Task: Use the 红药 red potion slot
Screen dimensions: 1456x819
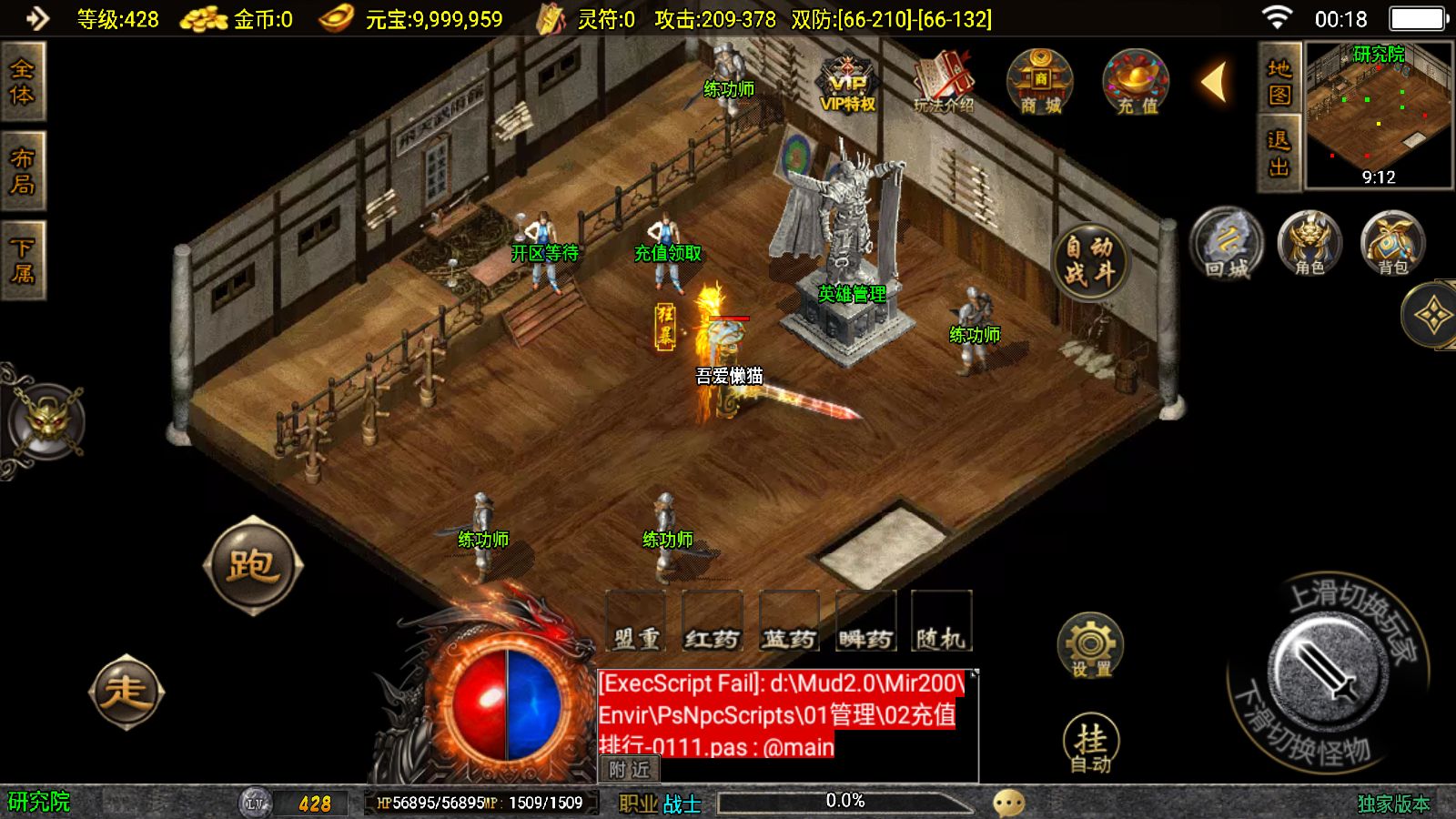Action: (x=712, y=622)
